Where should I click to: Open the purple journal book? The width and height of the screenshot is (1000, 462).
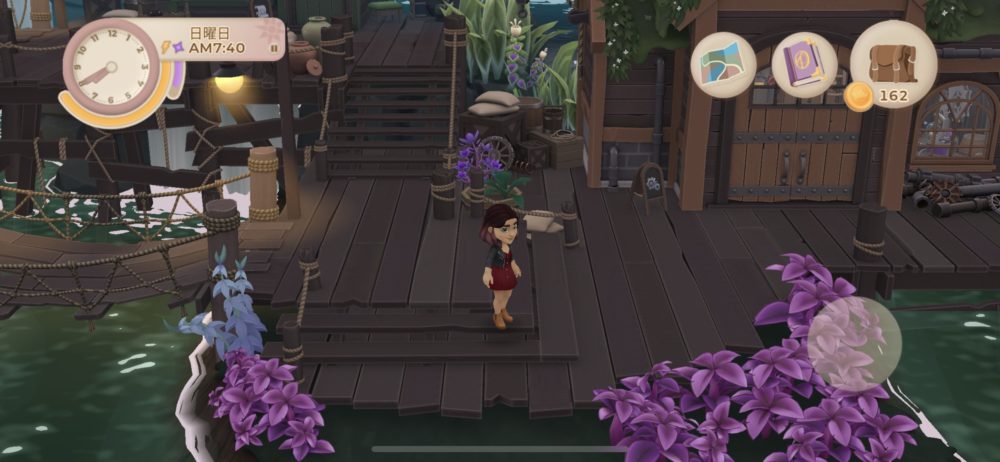804,64
